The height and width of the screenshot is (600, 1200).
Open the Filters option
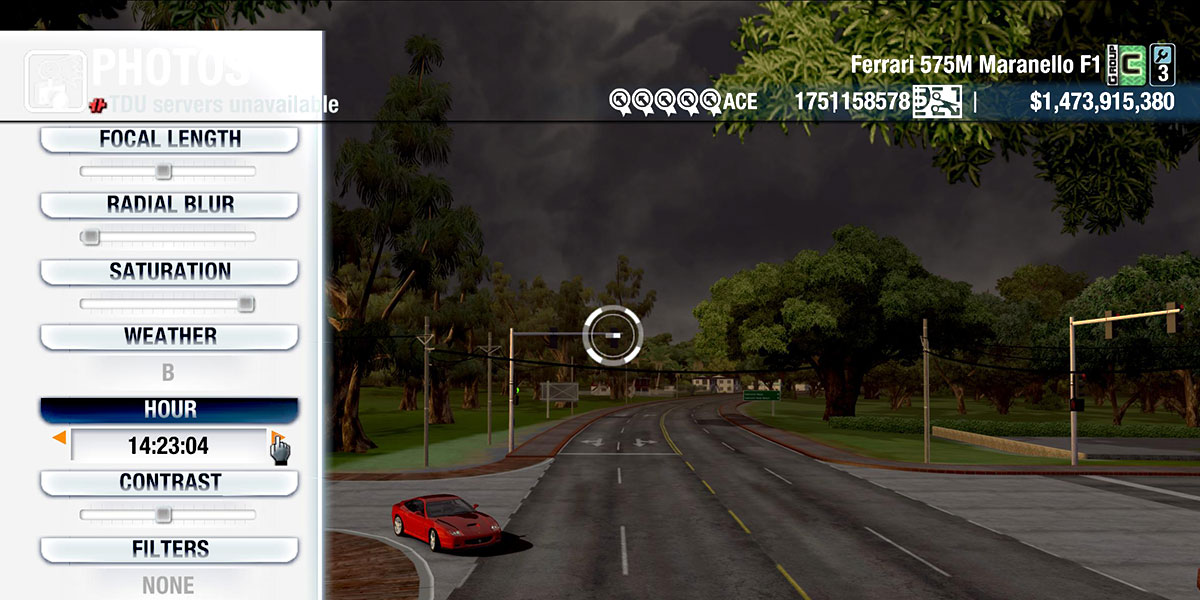tap(169, 549)
